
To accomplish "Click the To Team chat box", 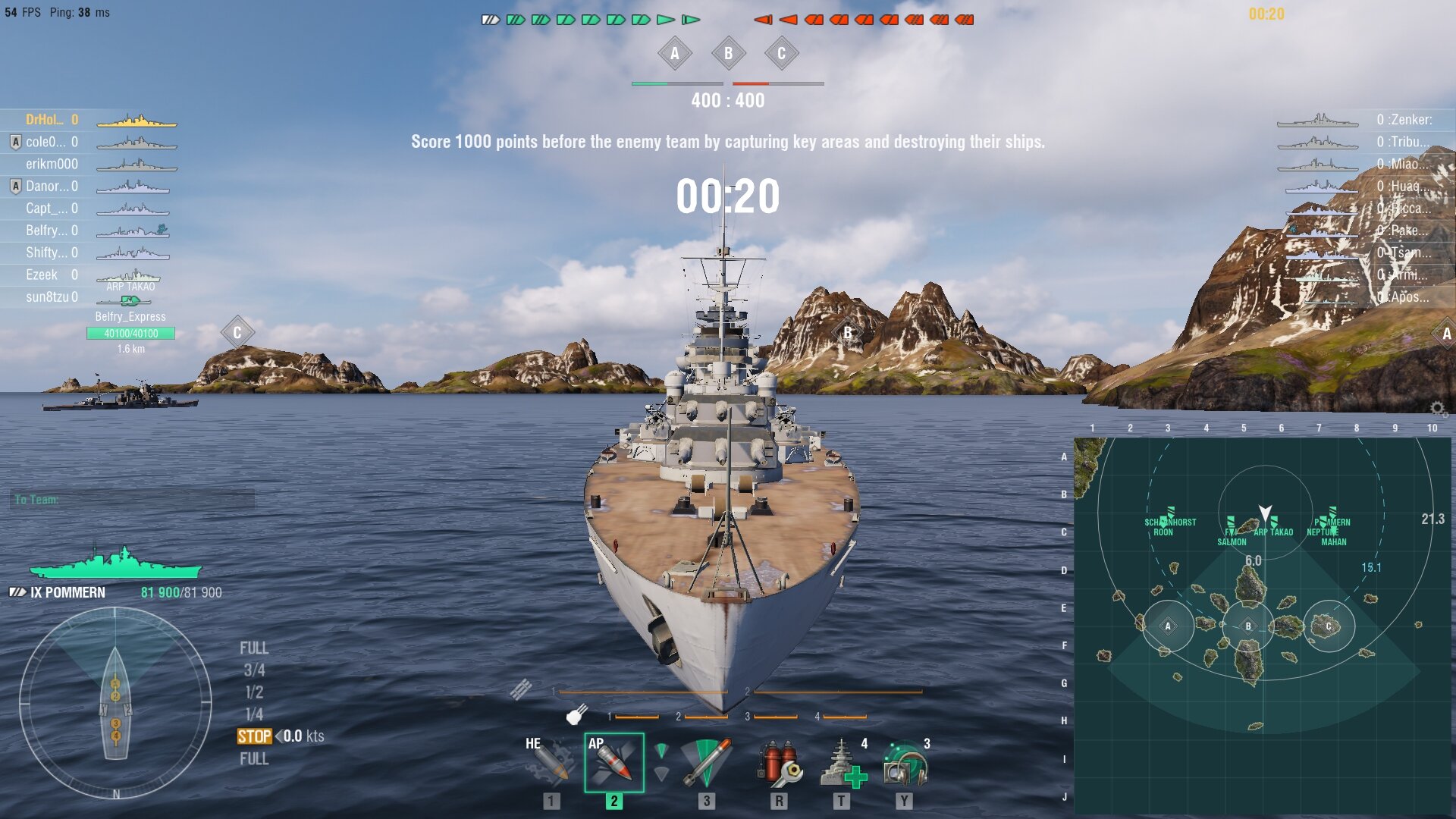I will pos(133,500).
